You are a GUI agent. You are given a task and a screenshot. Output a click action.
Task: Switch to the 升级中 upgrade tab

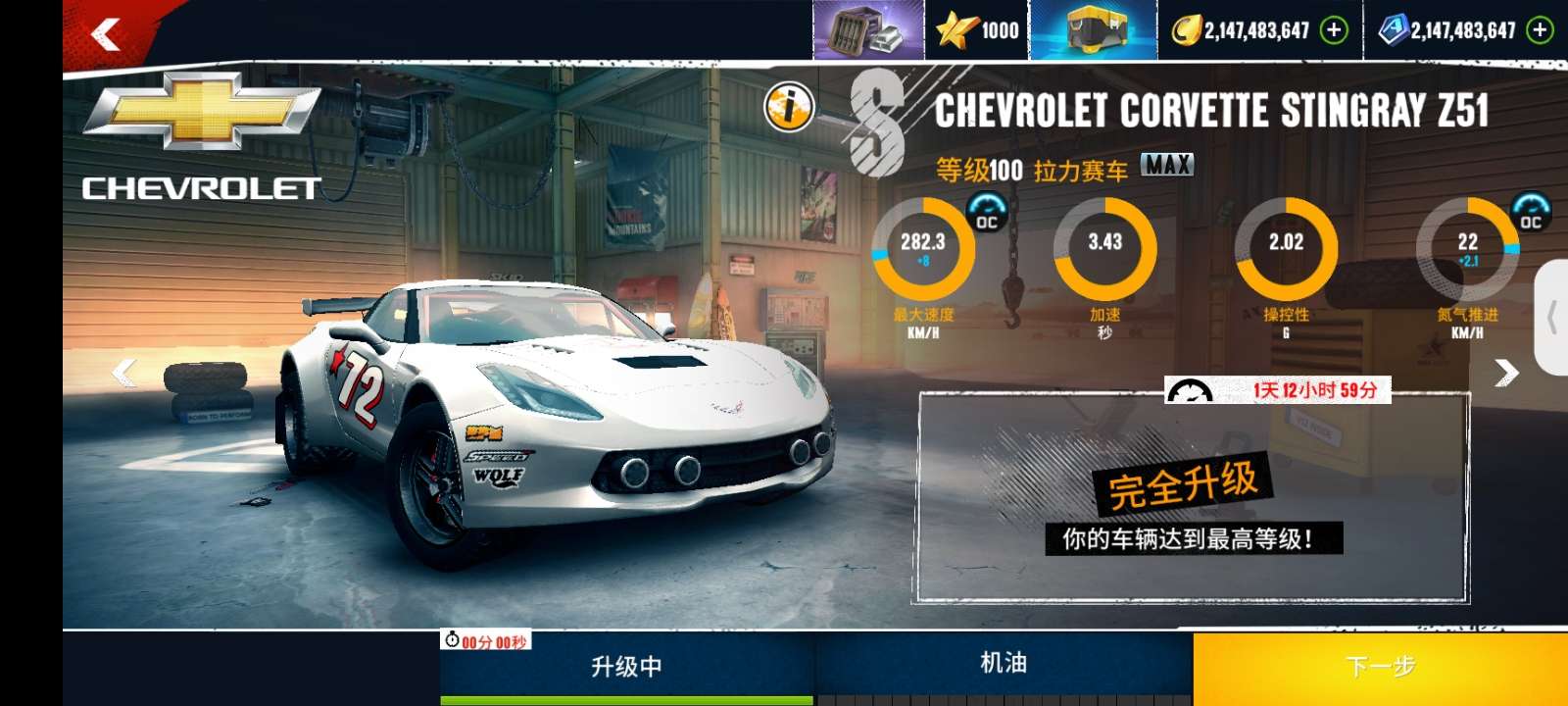click(627, 667)
